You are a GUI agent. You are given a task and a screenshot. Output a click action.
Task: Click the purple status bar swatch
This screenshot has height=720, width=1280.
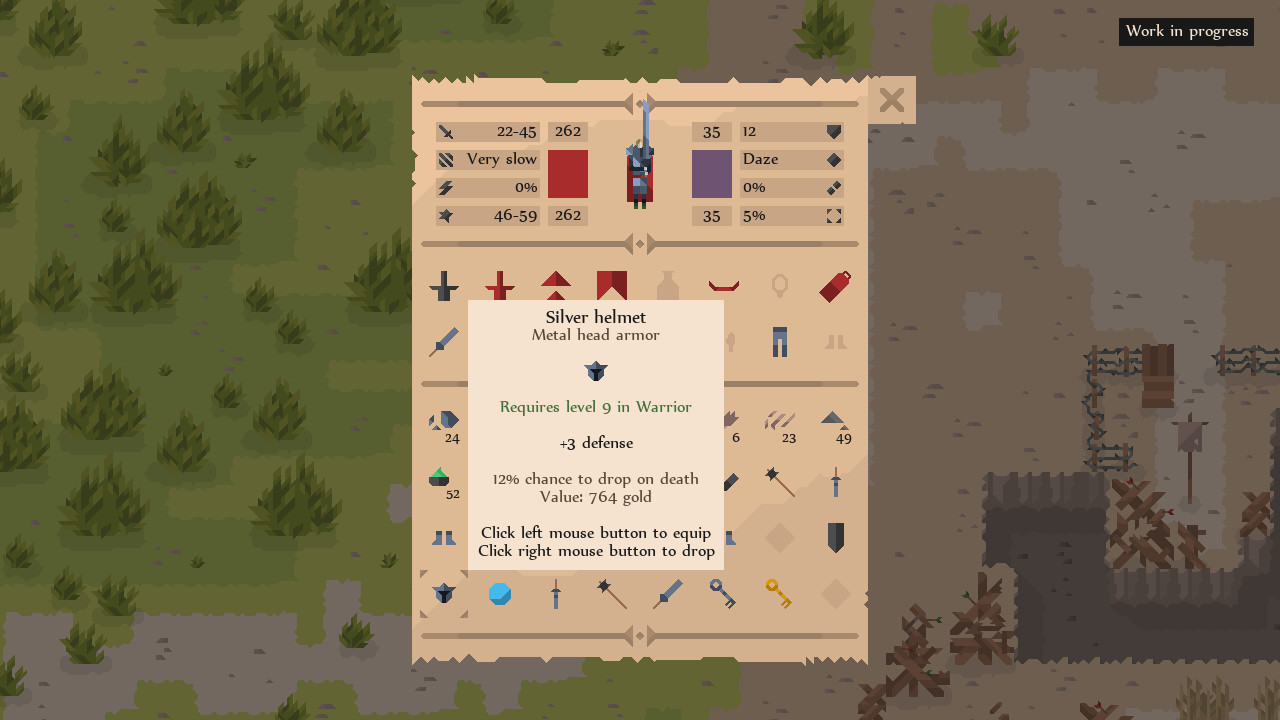pyautogui.click(x=712, y=174)
